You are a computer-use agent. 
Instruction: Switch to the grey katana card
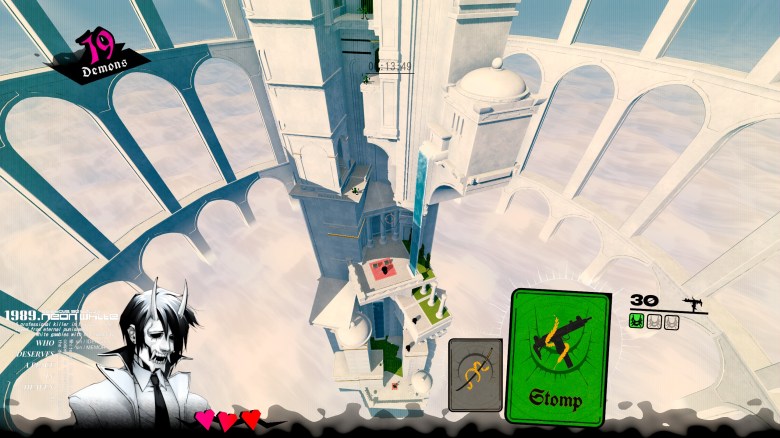[x=475, y=375]
